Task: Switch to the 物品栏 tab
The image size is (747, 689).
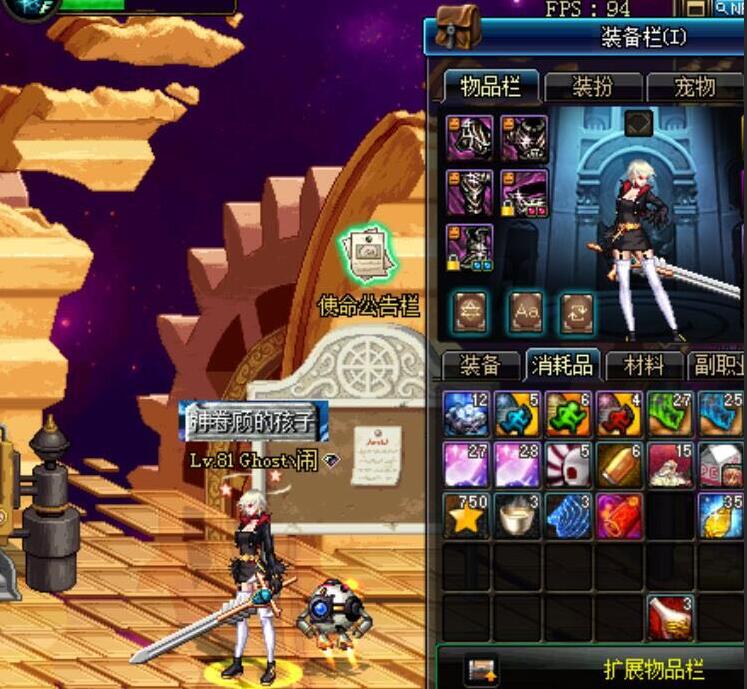Action: [491, 87]
